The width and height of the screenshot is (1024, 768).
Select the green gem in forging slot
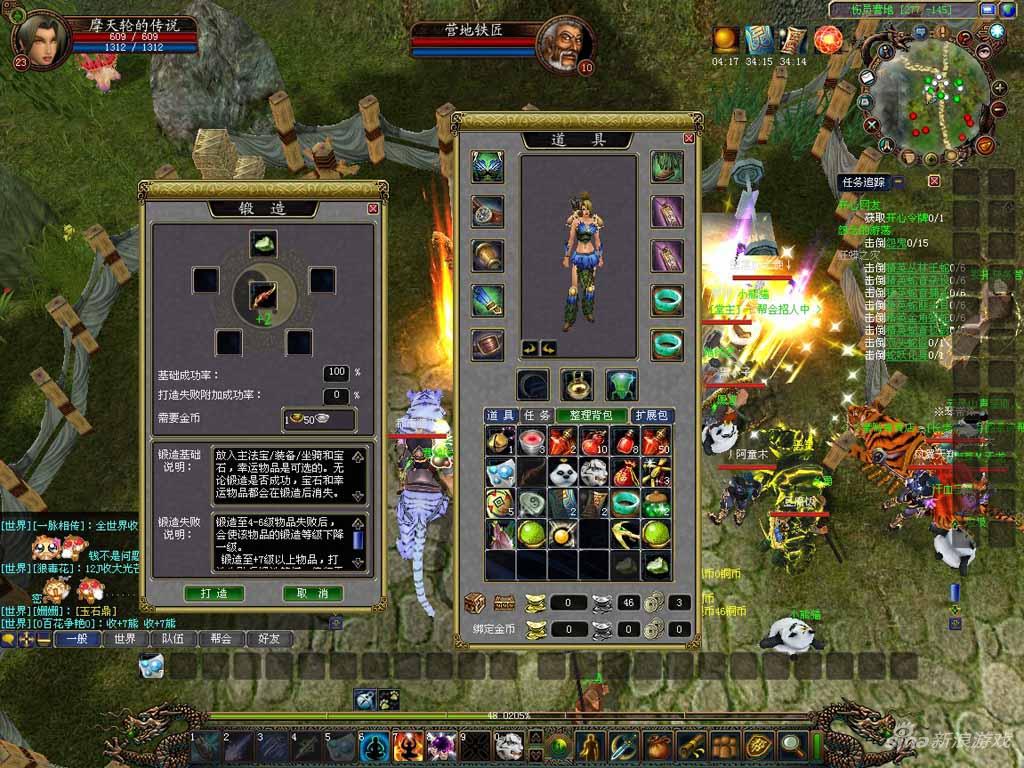point(263,243)
